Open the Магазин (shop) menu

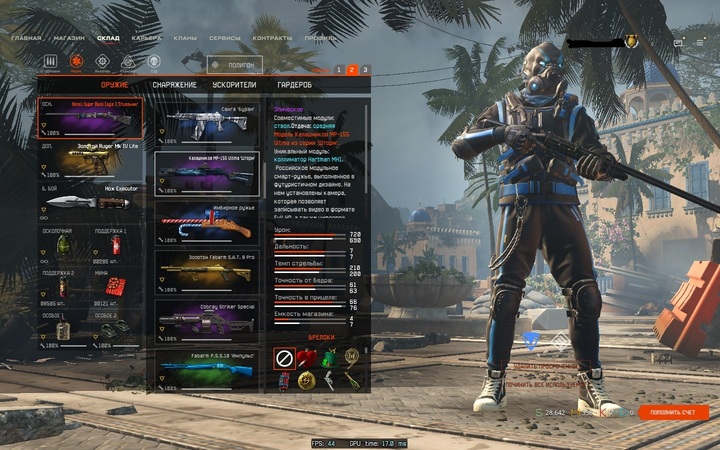68,38
